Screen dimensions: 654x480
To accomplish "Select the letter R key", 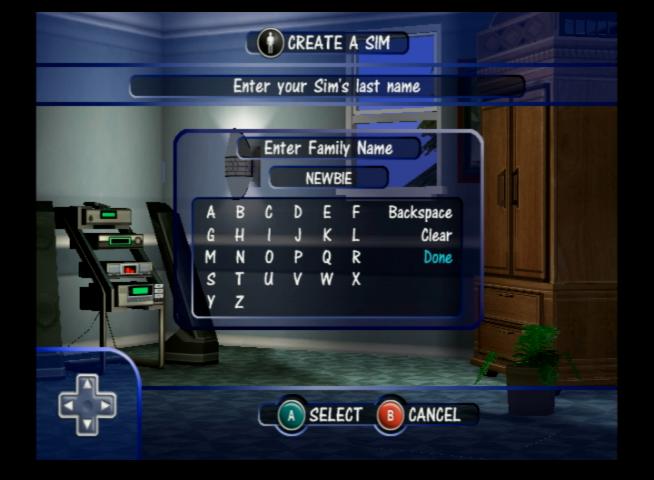I will (356, 258).
